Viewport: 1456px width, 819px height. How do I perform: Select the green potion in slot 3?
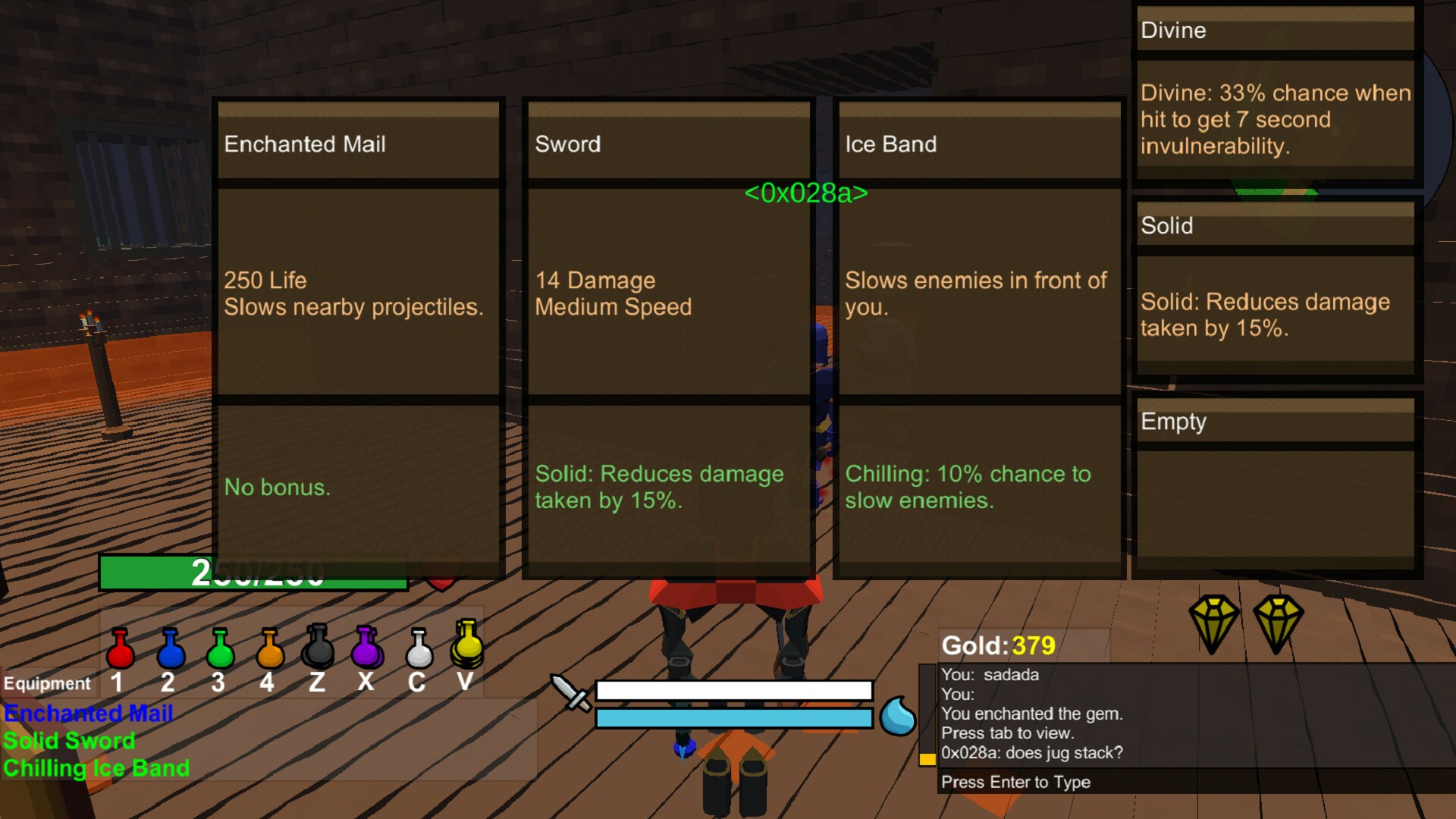point(220,649)
